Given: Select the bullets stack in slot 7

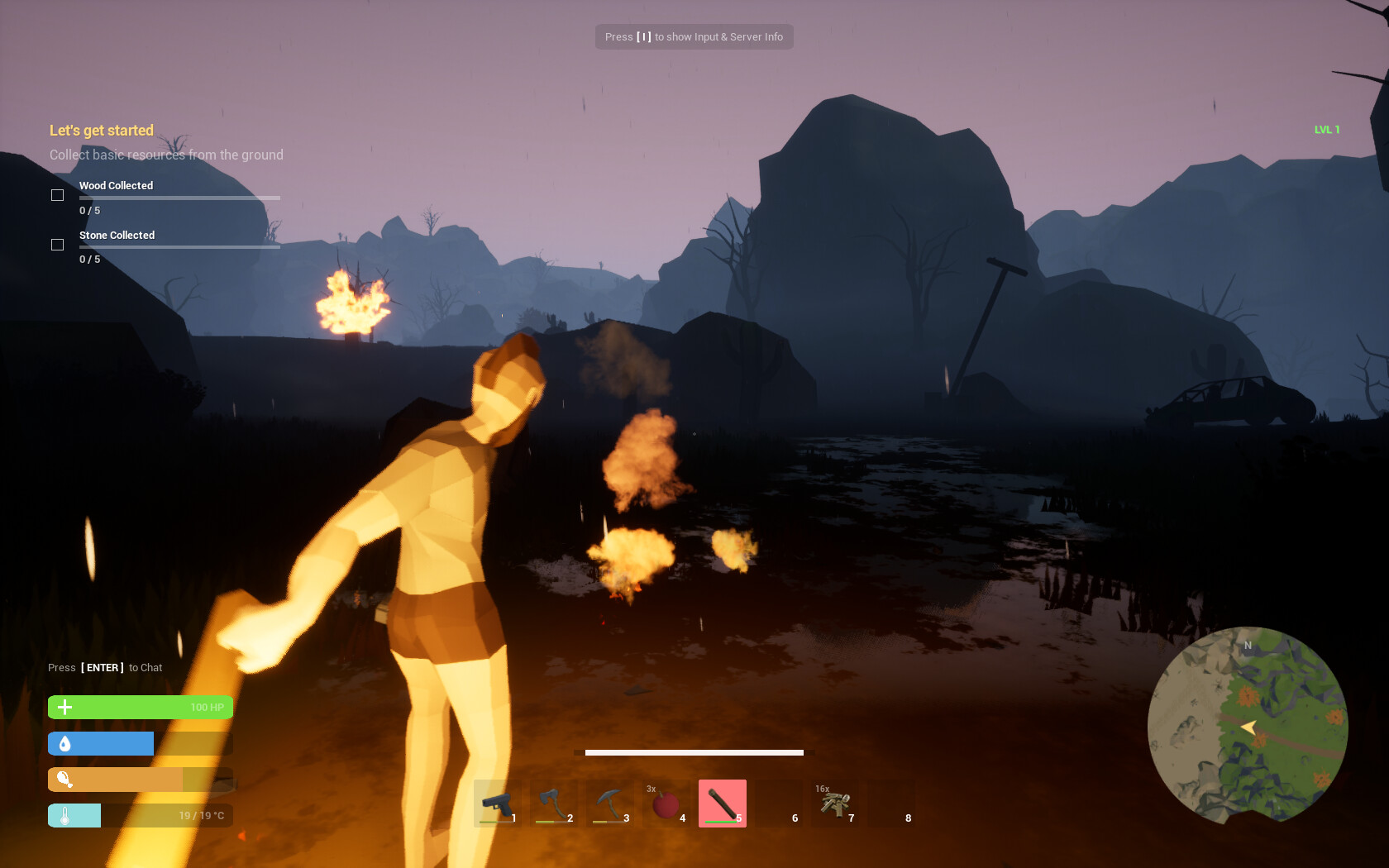Looking at the screenshot, I should pos(835,804).
